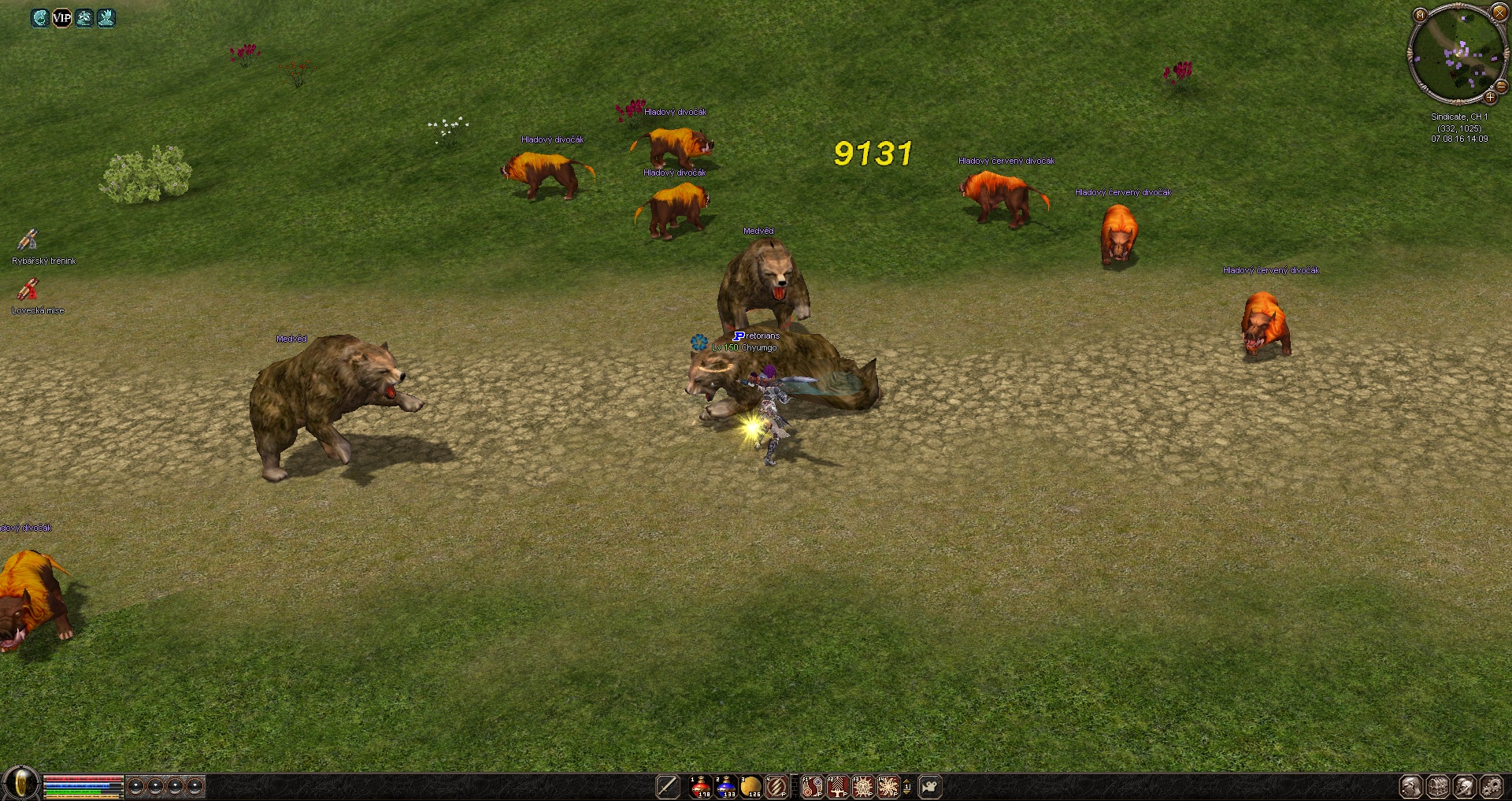Activate the F2 sword skill icon

[837, 786]
